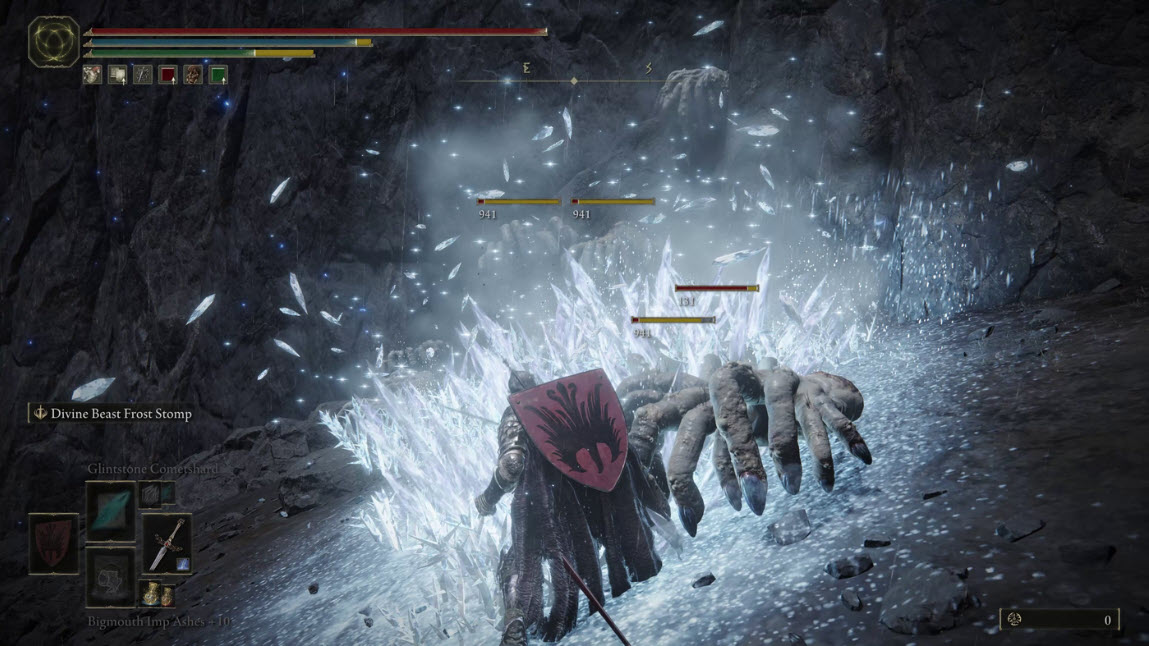Select the red shield equipment slot
The image size is (1149, 646).
53,543
